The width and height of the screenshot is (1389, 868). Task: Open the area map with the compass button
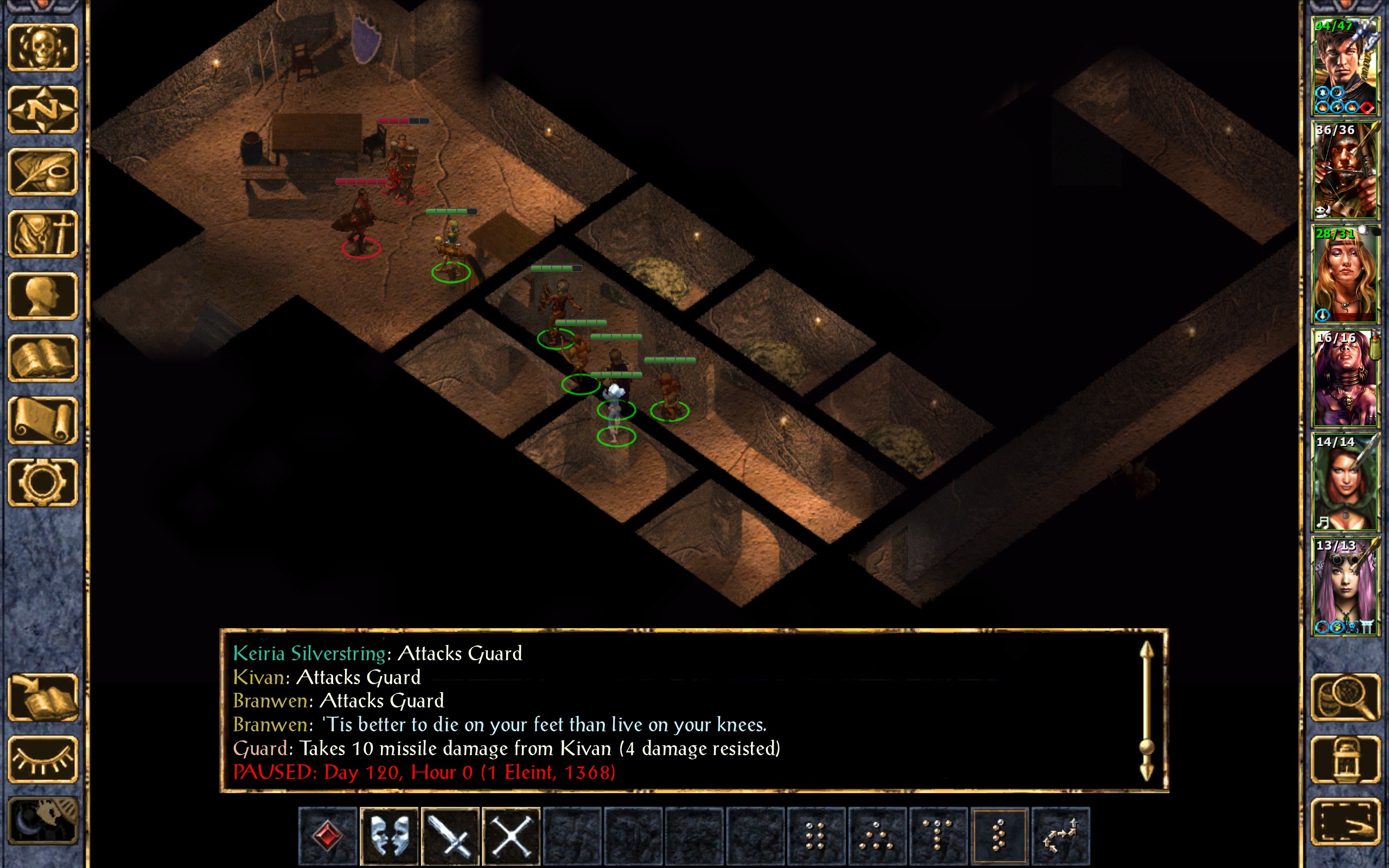click(43, 109)
